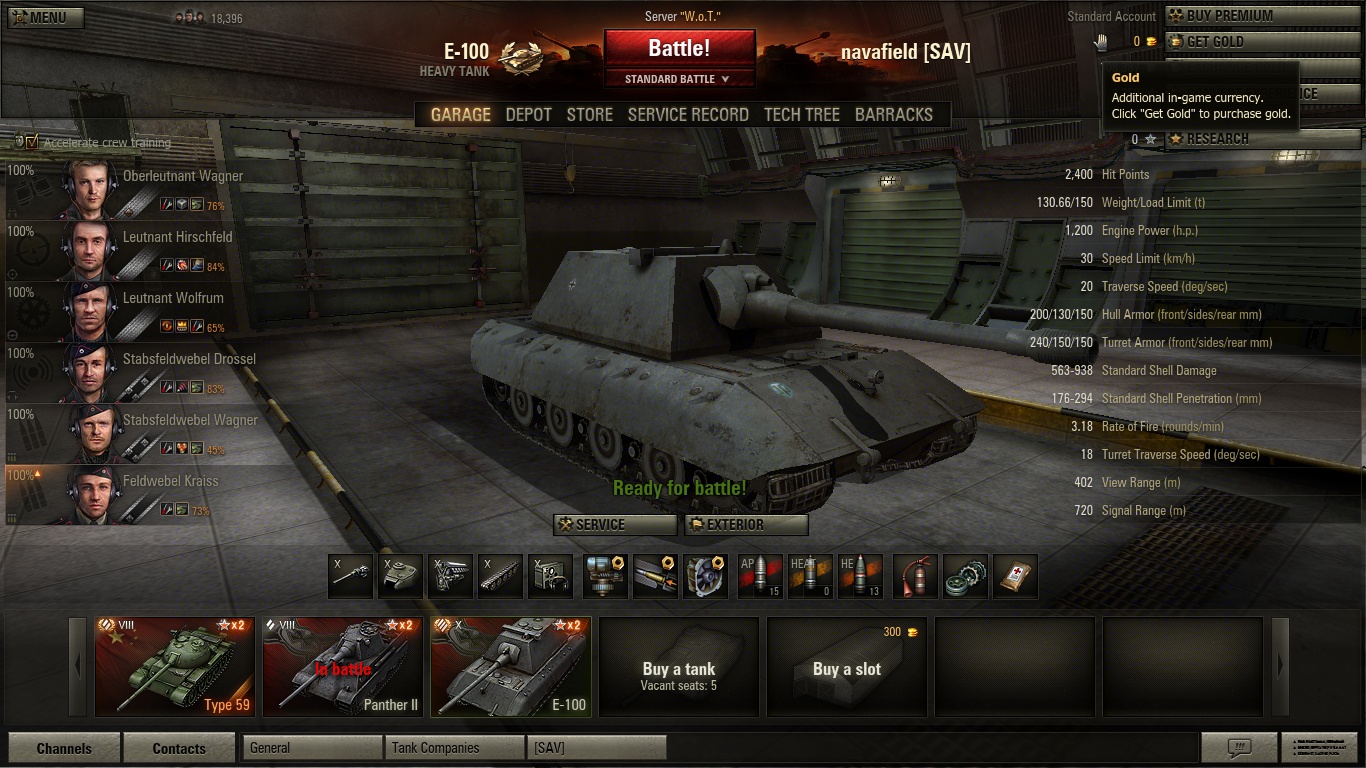Open the AP shell ammunition slot
The width and height of the screenshot is (1366, 768).
pos(760,576)
